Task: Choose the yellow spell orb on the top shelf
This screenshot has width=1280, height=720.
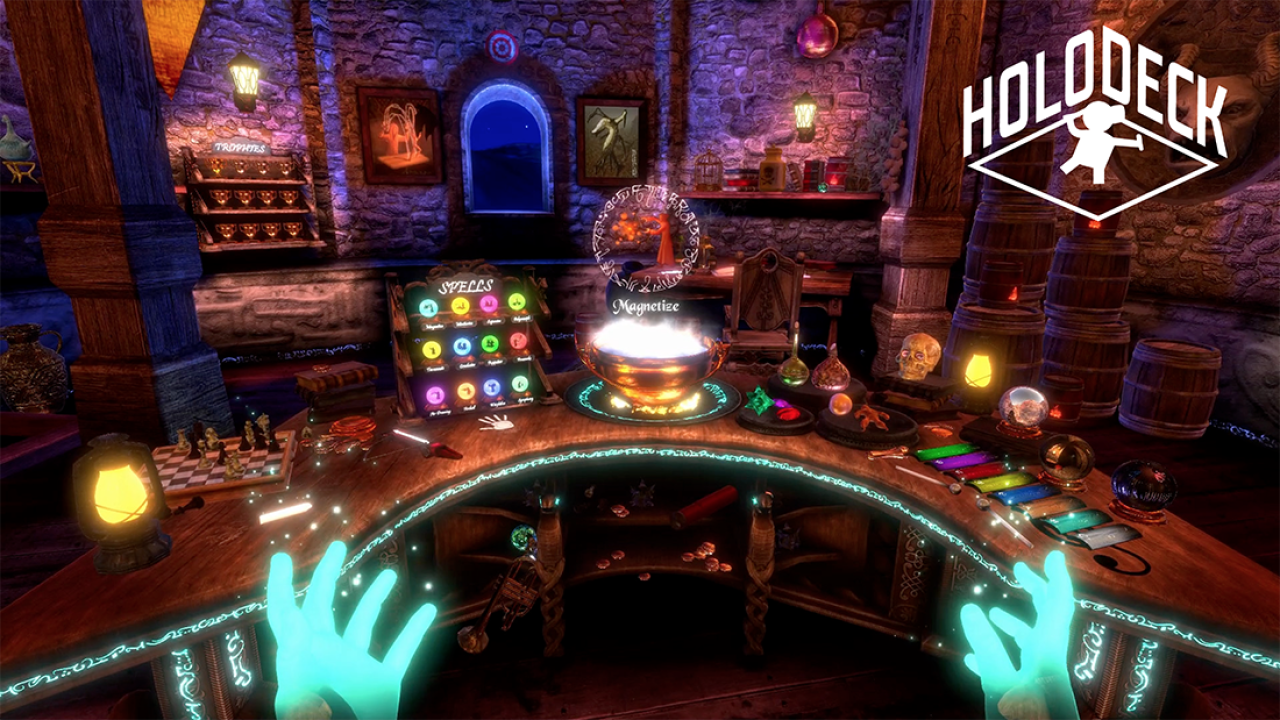Action: click(x=460, y=305)
